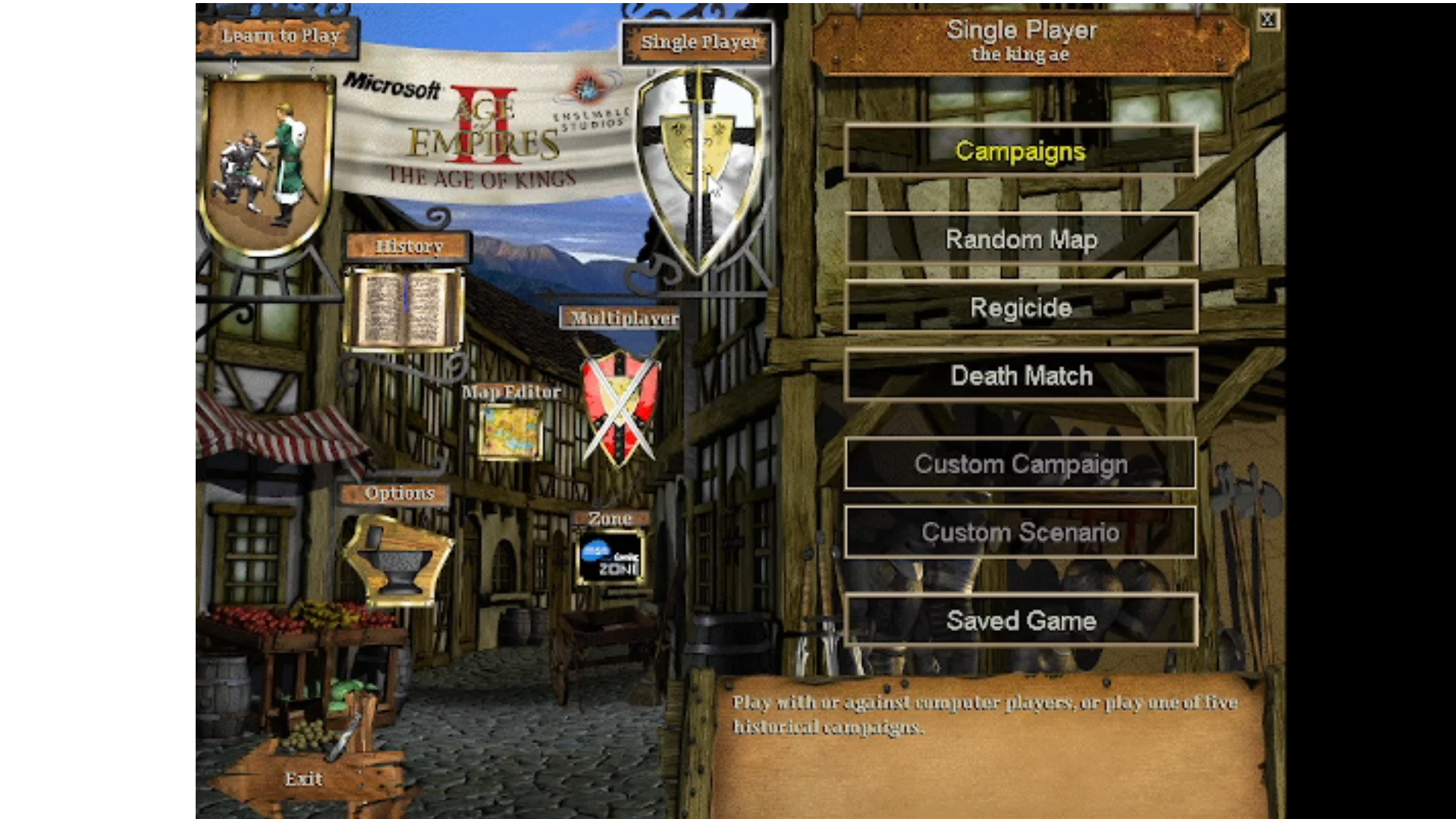The height and width of the screenshot is (819, 1456).
Task: Click the Options banner sign
Action: [399, 493]
